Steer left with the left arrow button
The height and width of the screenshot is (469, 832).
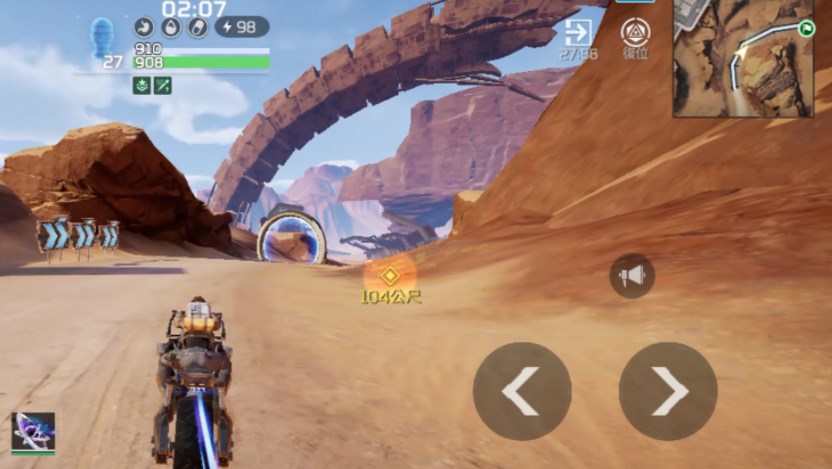click(x=521, y=391)
